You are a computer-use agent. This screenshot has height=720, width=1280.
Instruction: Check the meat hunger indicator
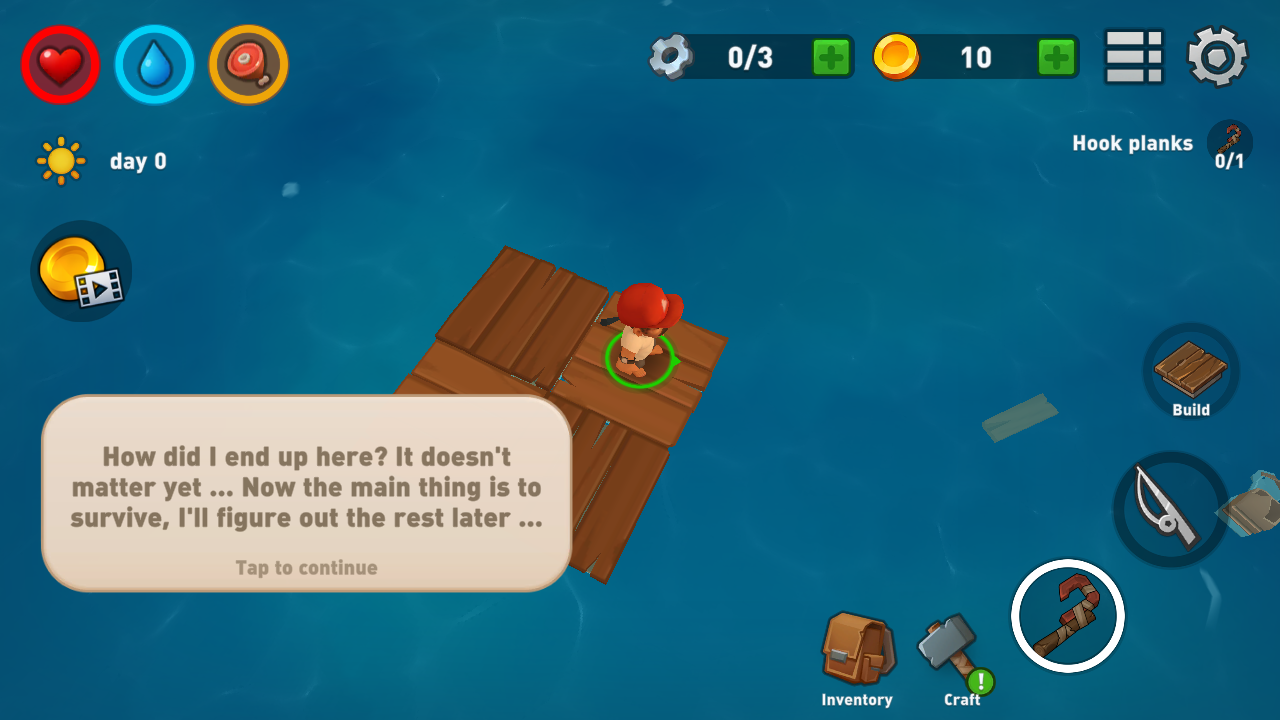[x=248, y=65]
